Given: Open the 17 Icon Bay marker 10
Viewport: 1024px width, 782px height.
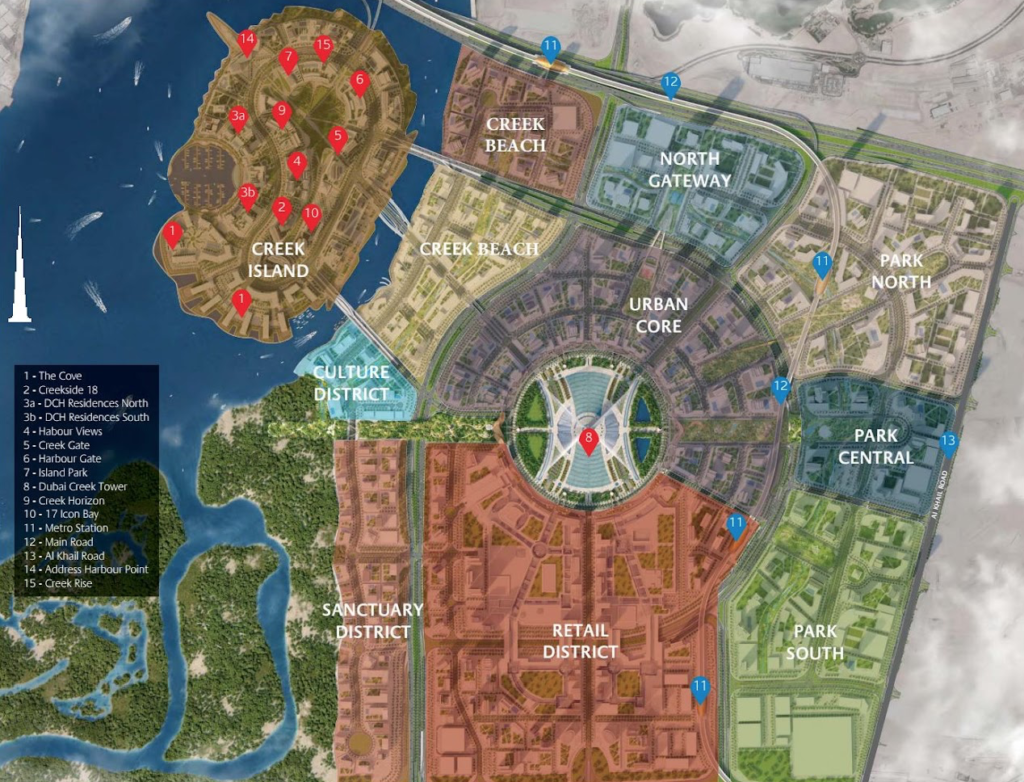Looking at the screenshot, I should coord(311,215).
